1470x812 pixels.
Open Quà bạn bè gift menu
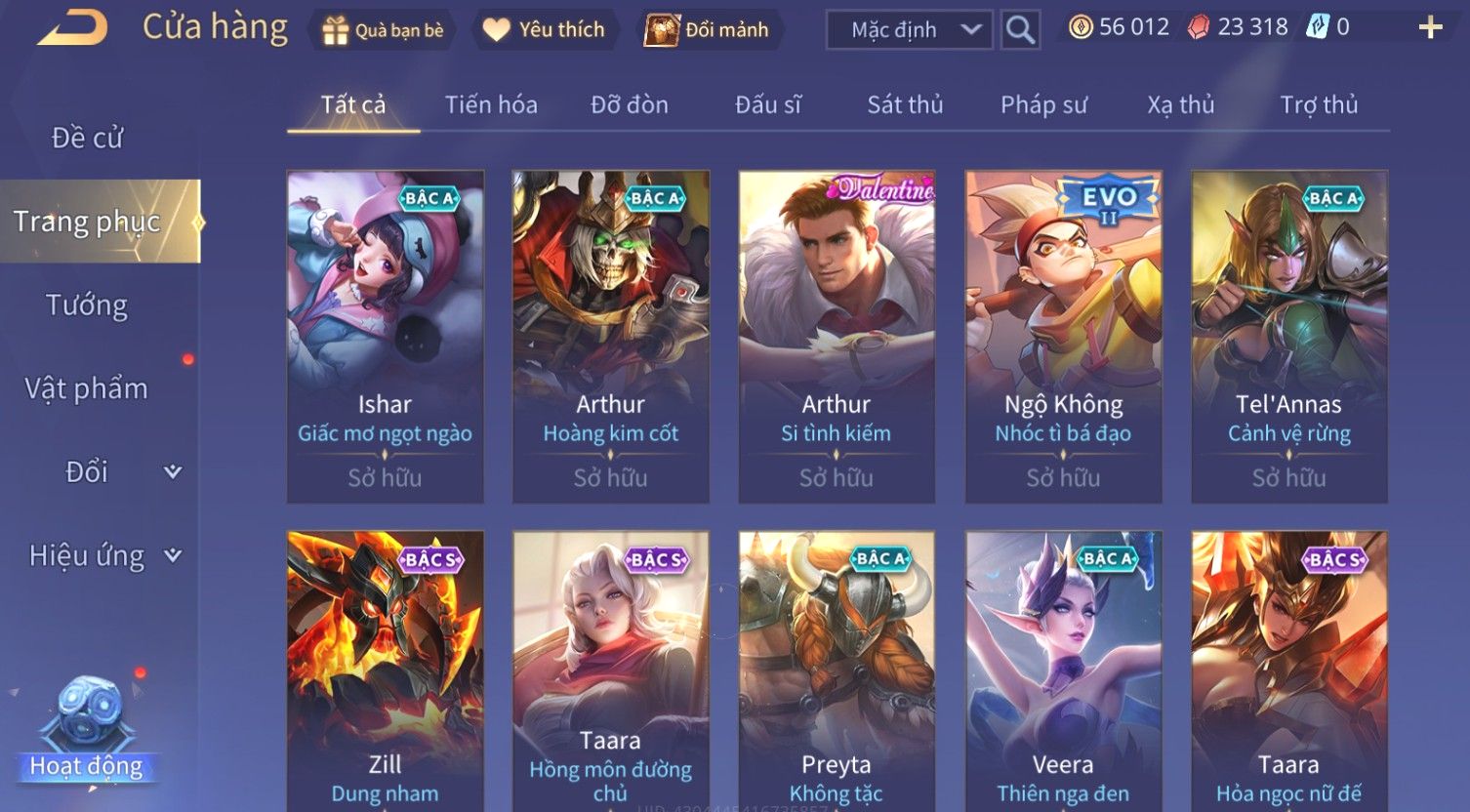point(384,30)
